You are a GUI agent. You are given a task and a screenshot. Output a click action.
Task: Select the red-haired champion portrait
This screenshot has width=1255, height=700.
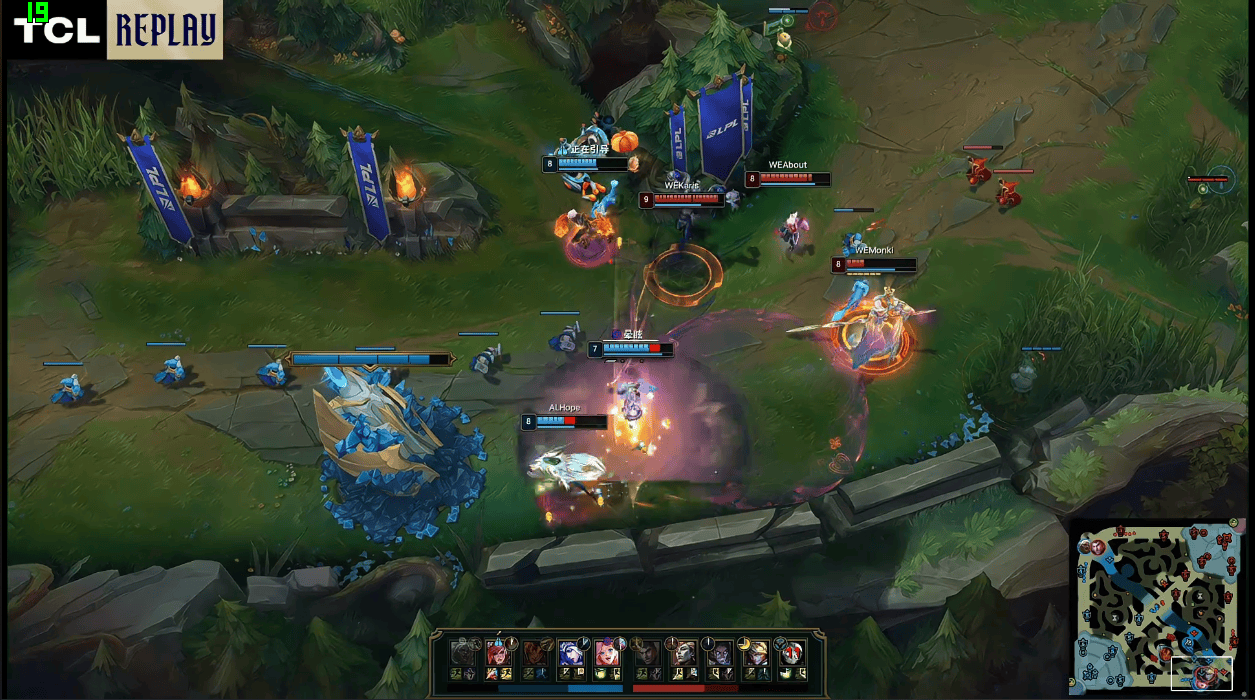coord(498,652)
